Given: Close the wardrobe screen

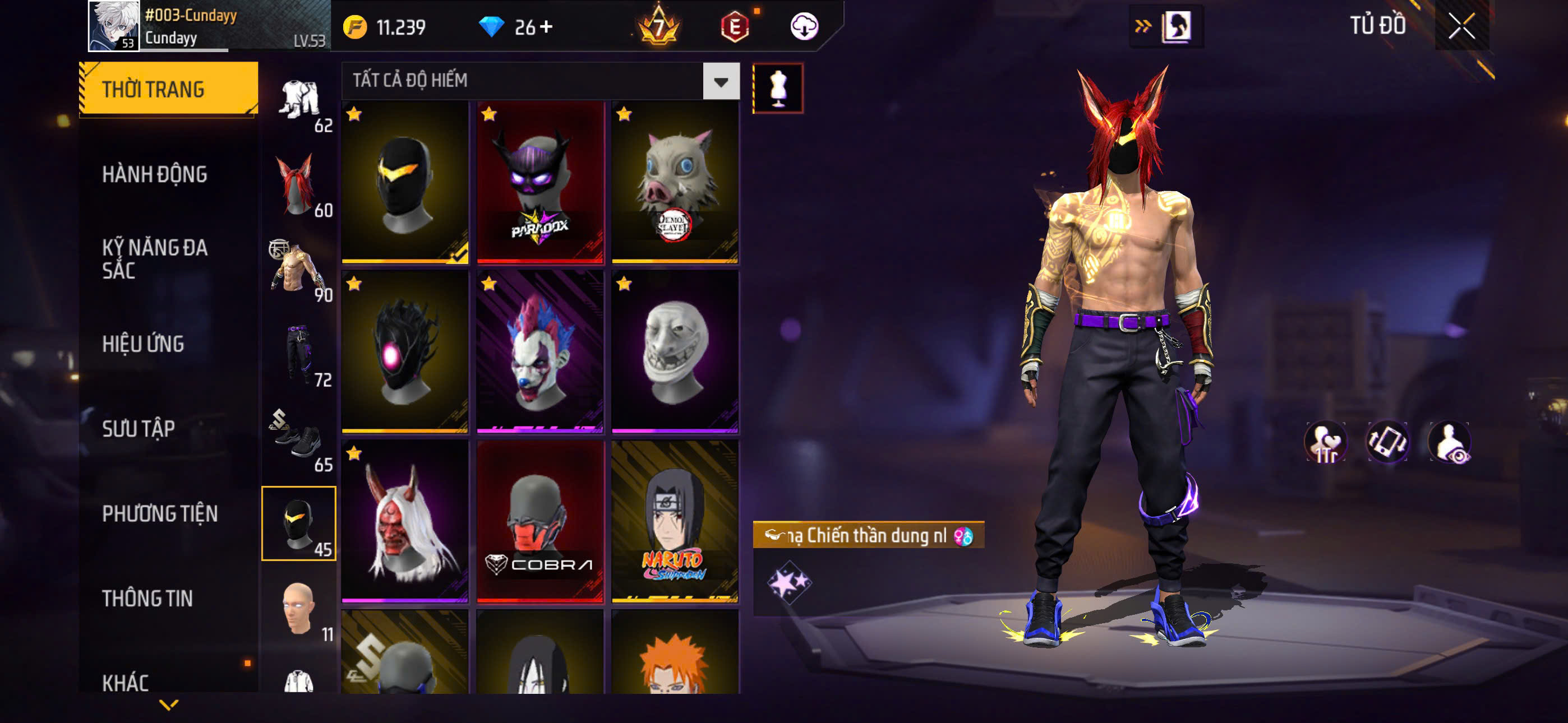Looking at the screenshot, I should coord(1461,26).
